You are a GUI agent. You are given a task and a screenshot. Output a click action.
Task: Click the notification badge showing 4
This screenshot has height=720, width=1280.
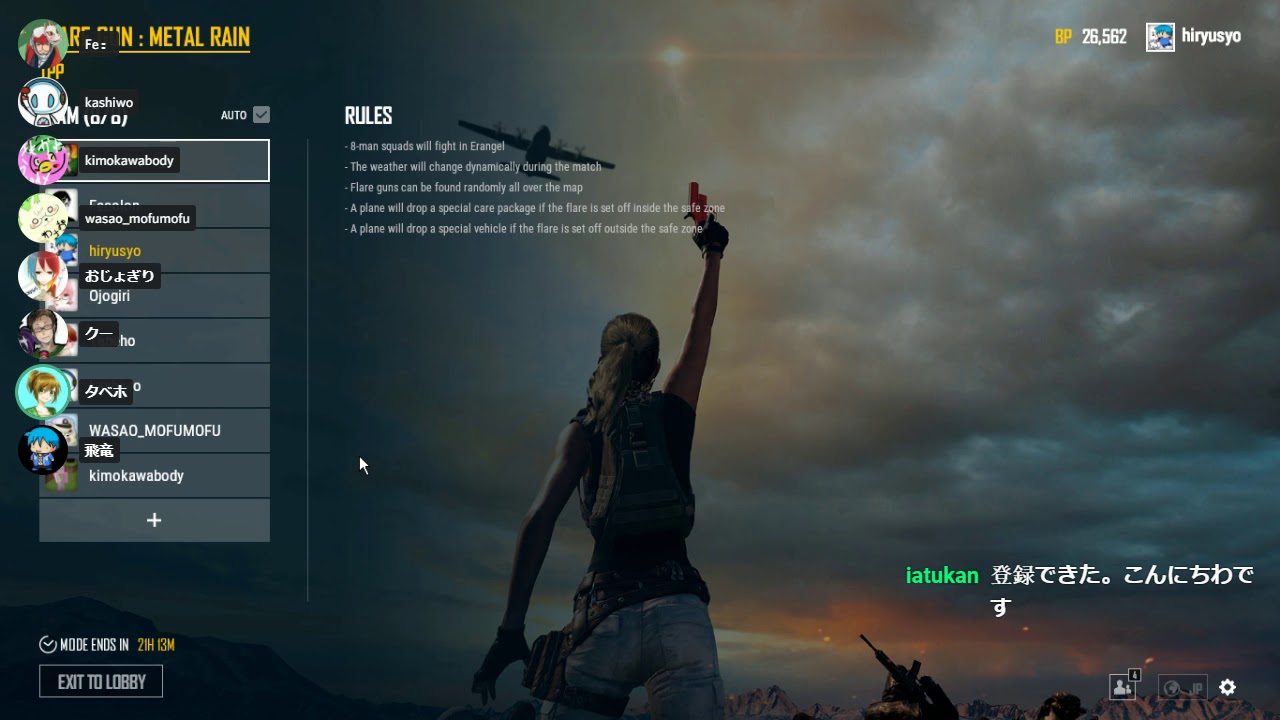1133,676
